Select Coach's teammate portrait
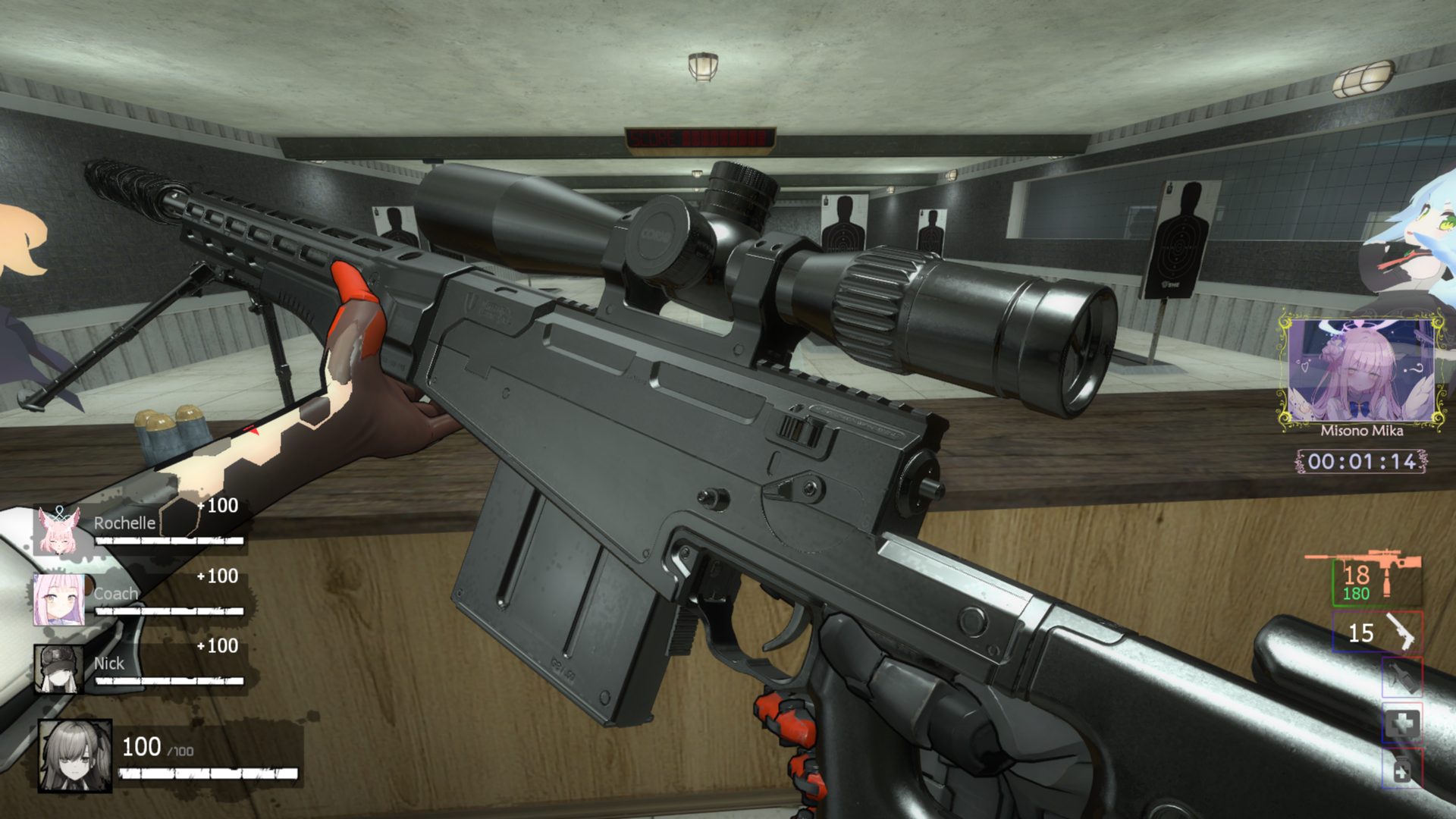 click(x=58, y=599)
